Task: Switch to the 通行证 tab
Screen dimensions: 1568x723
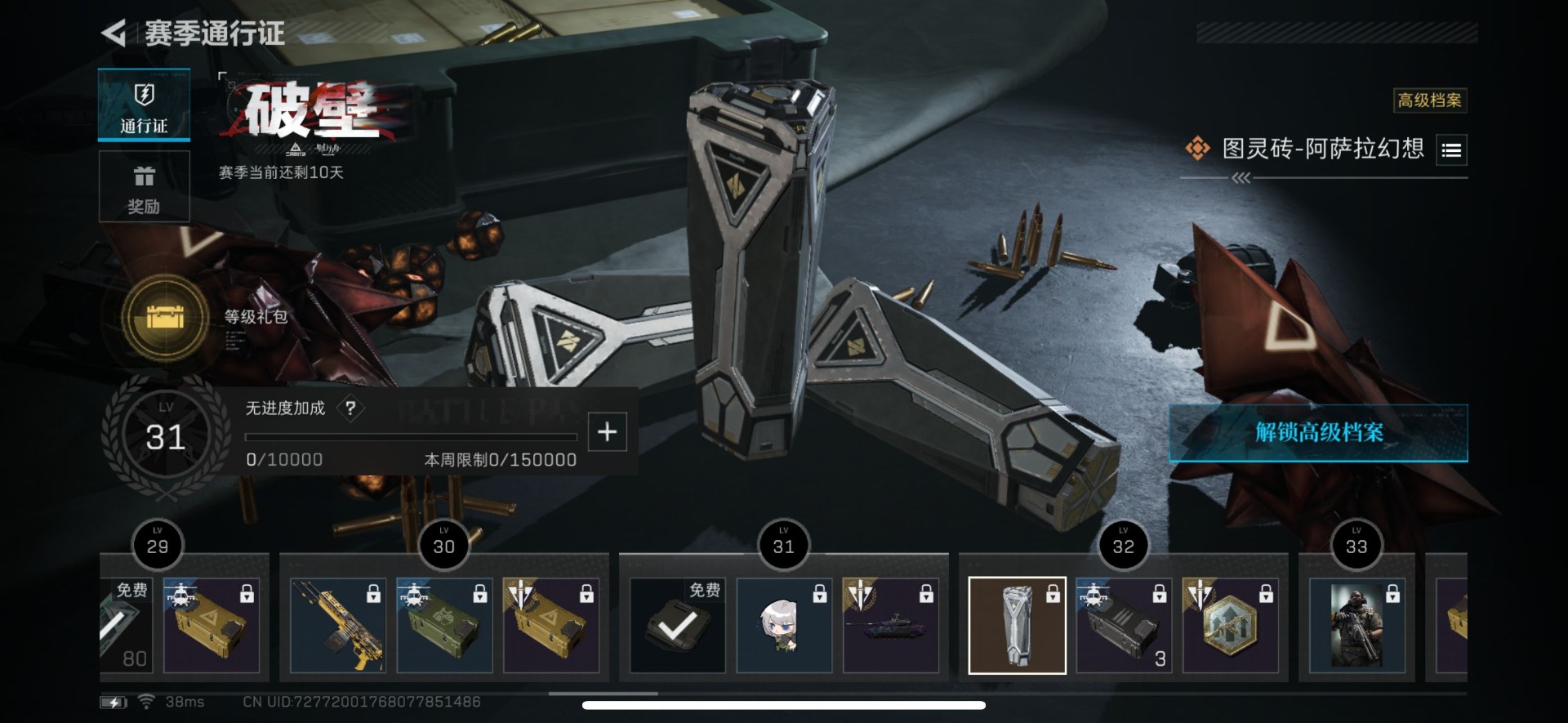Action: tap(144, 105)
